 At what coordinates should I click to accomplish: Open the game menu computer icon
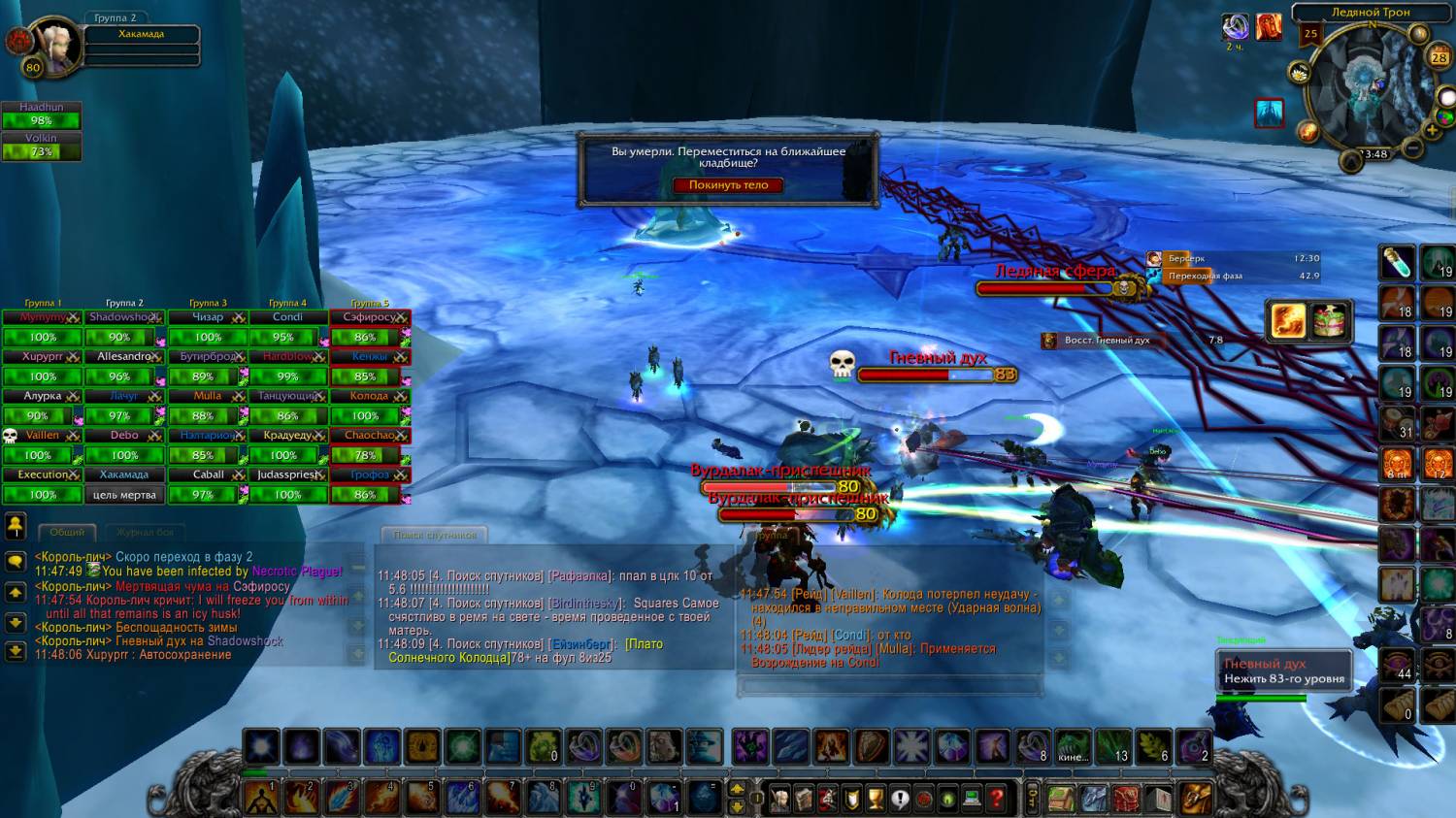click(x=972, y=799)
